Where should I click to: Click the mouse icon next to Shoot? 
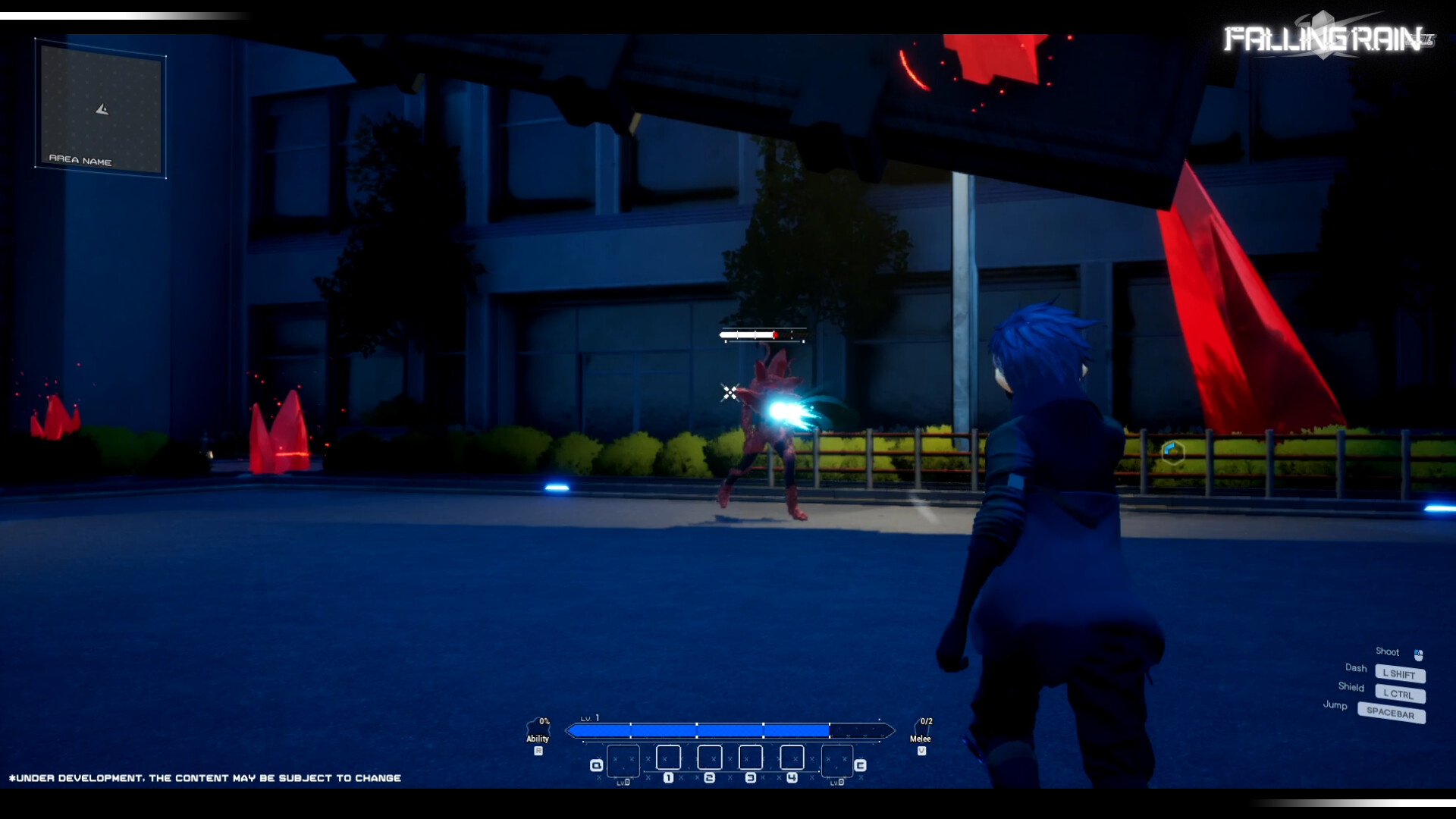(x=1417, y=652)
